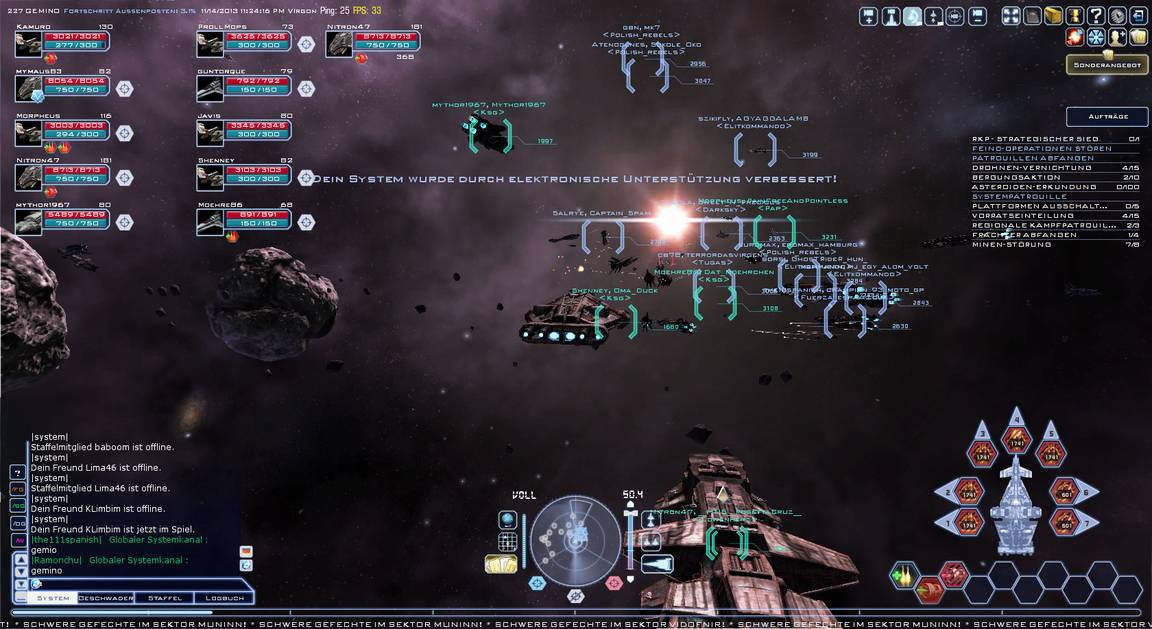Switch to the Geschwader chat tab
1152x629 pixels.
(x=106, y=598)
